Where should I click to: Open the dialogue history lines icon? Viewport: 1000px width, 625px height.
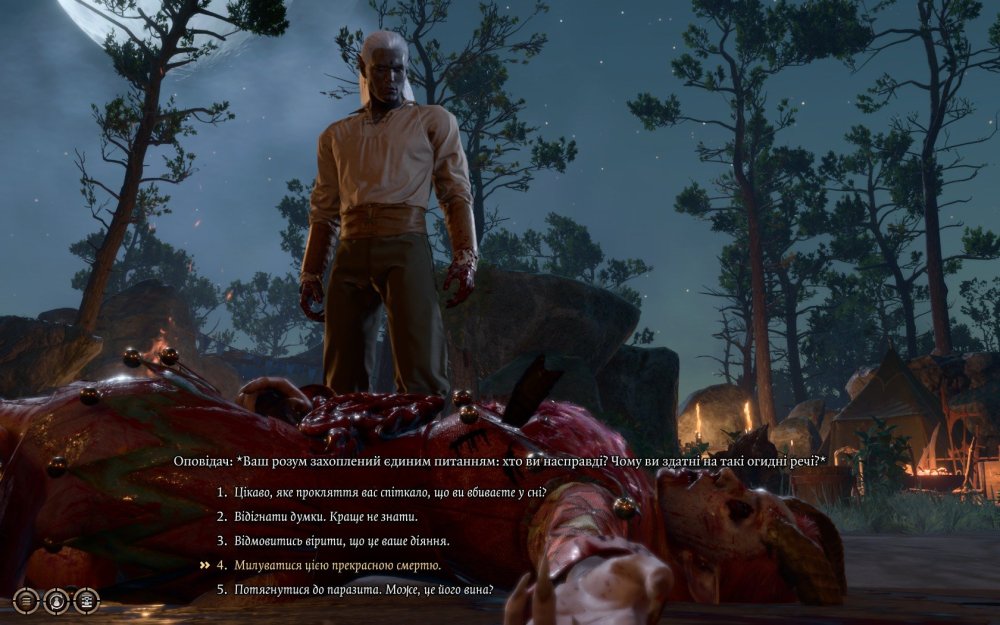pos(26,600)
